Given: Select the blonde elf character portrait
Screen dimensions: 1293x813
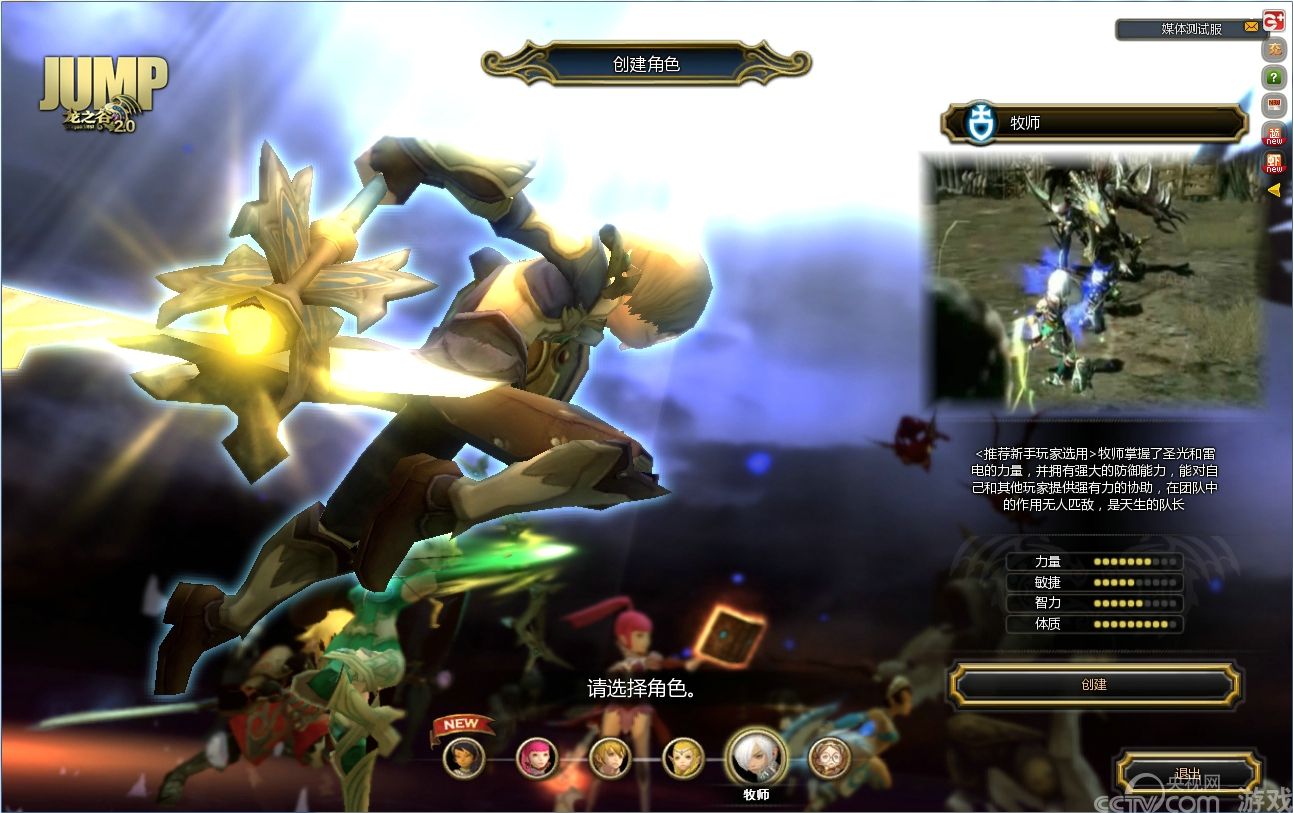Looking at the screenshot, I should coord(683,758).
